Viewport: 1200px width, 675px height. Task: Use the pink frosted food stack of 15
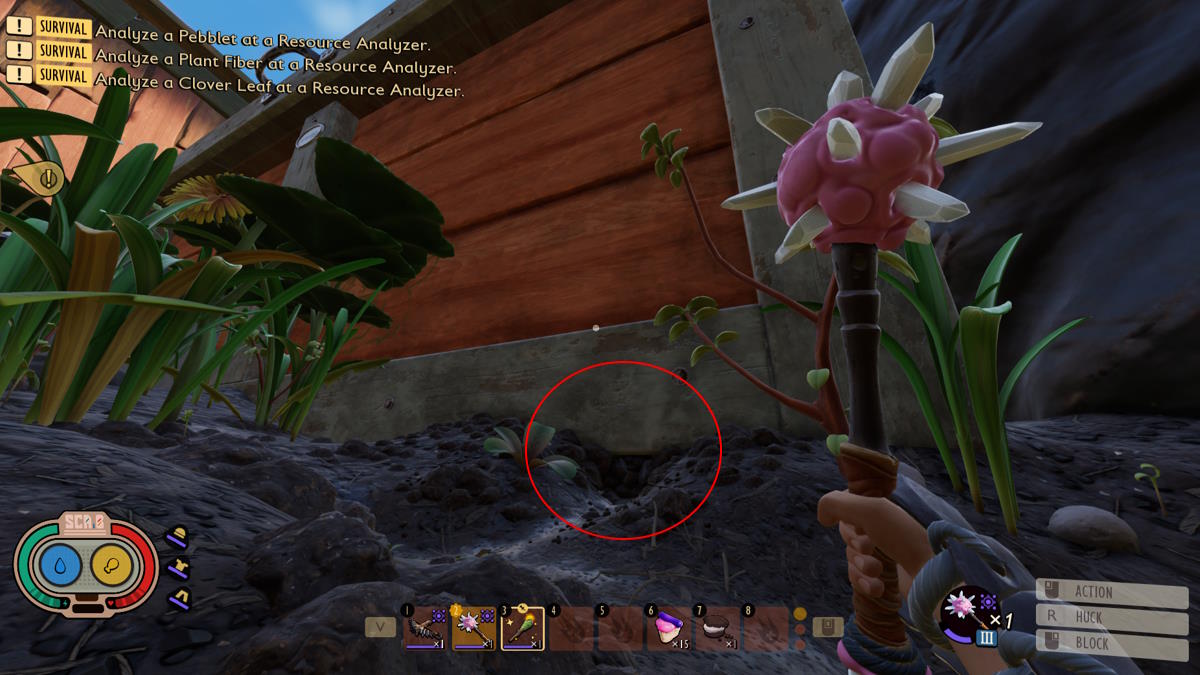click(x=667, y=629)
